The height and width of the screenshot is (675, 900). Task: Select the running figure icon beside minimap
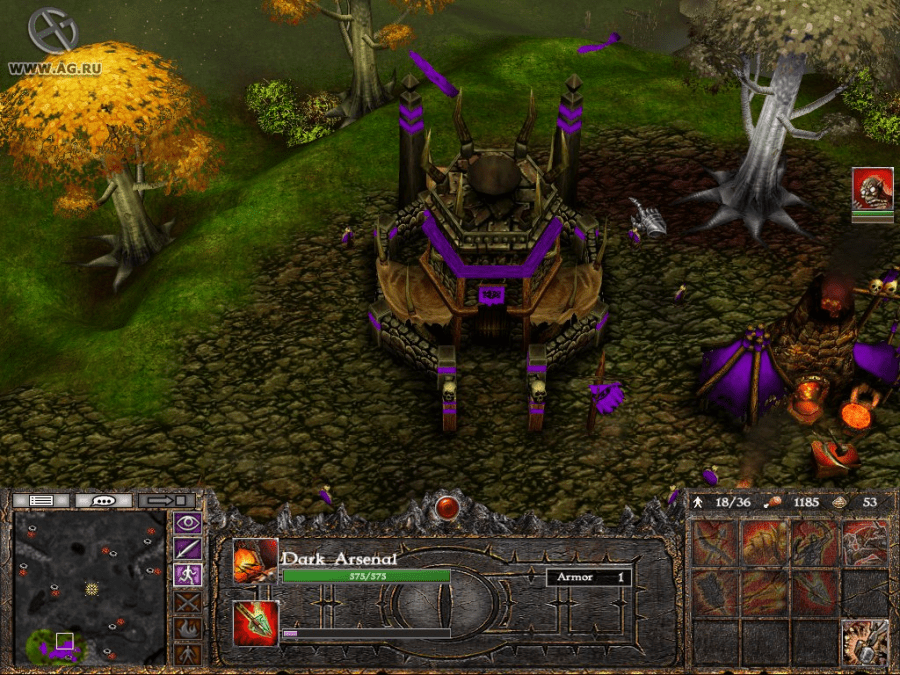coord(188,575)
